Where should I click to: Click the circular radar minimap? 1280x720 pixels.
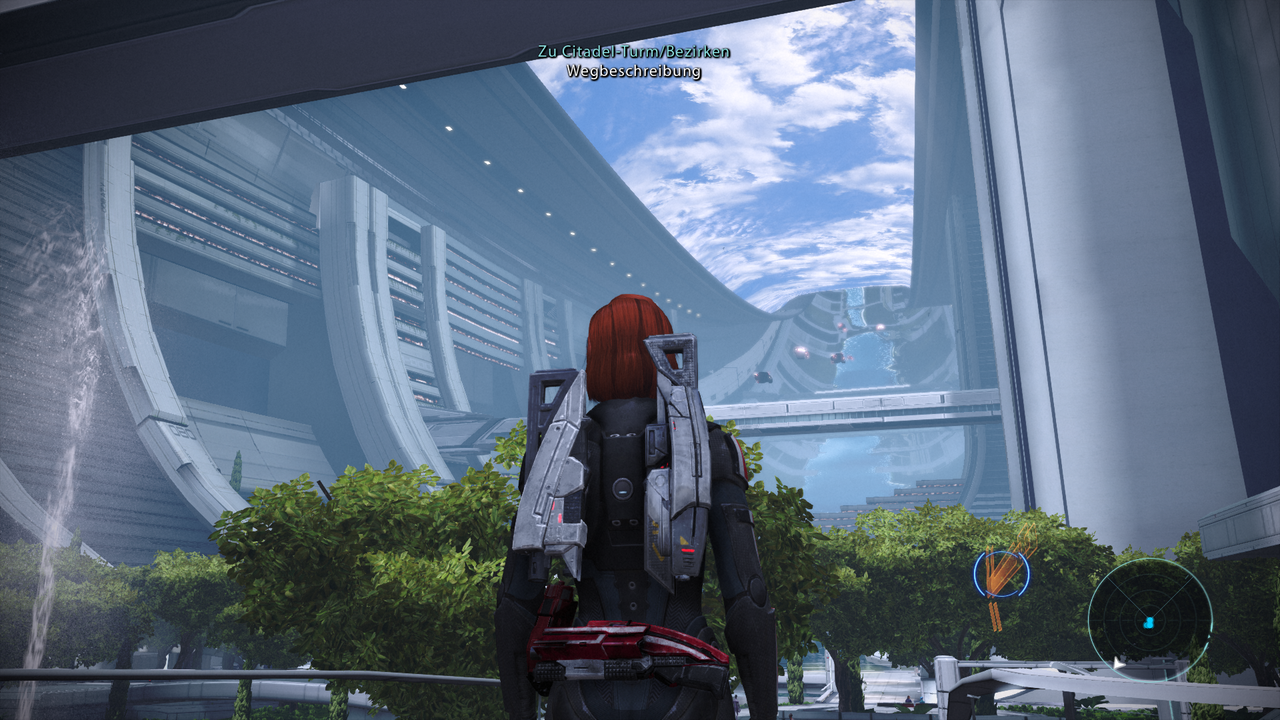(1149, 619)
